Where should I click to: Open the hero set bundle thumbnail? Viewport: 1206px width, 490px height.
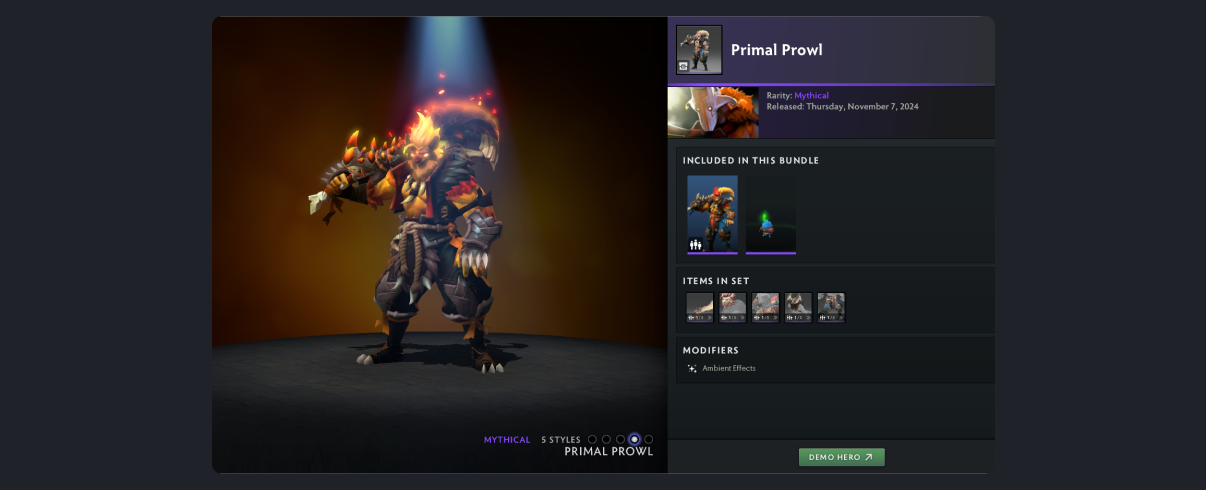click(x=712, y=214)
